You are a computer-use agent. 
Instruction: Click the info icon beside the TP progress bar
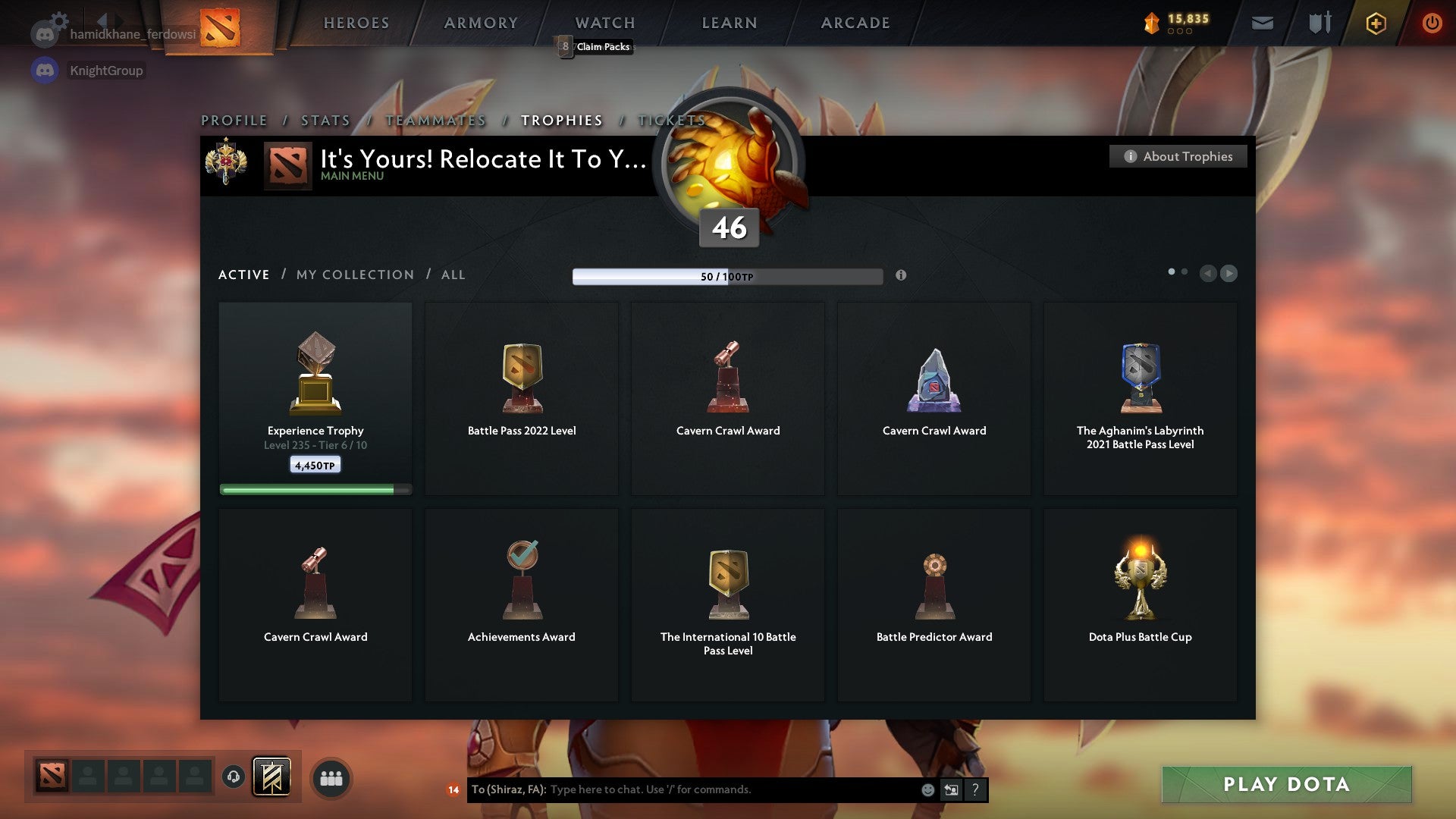902,276
